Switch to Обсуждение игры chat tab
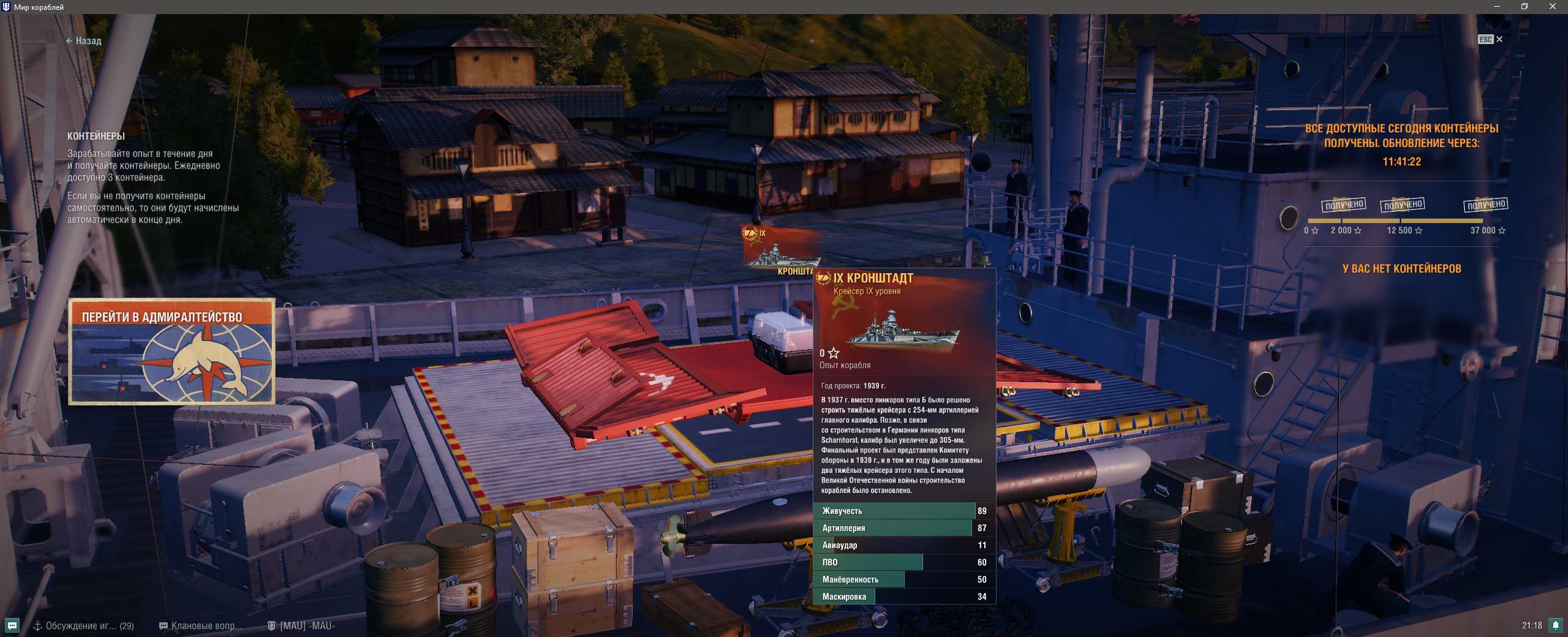Viewport: 1568px width, 637px height. (x=83, y=625)
